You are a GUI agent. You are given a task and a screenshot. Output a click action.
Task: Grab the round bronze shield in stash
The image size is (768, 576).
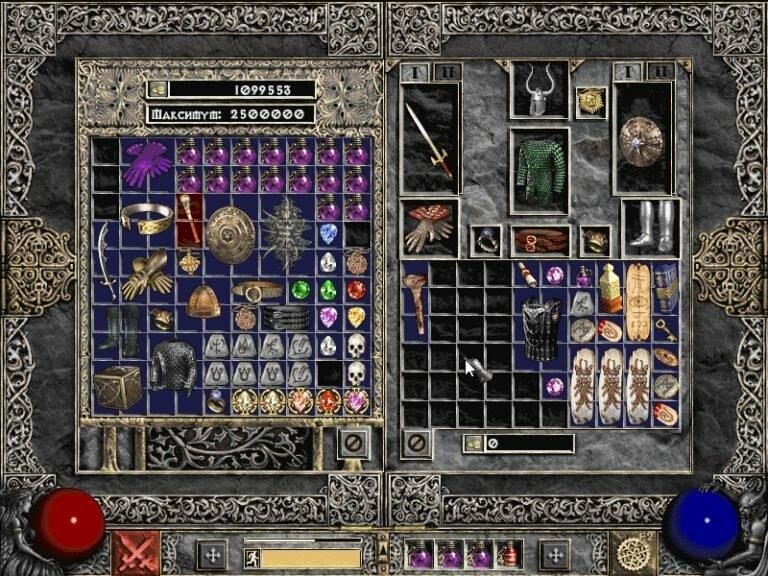pos(231,235)
